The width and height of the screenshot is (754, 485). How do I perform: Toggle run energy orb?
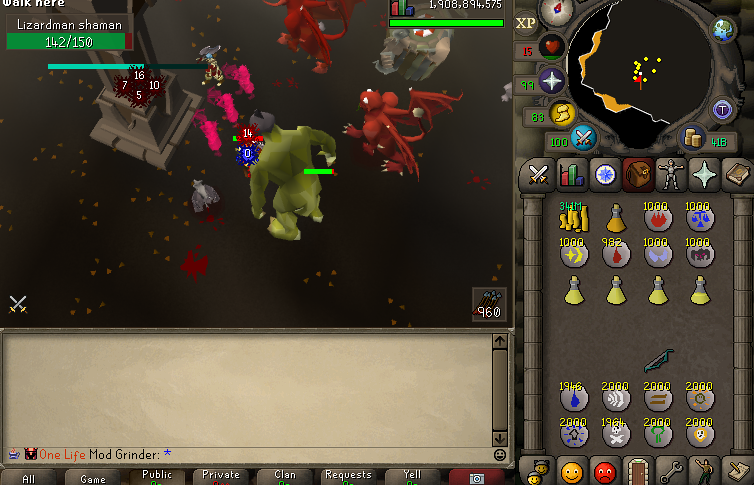[564, 114]
